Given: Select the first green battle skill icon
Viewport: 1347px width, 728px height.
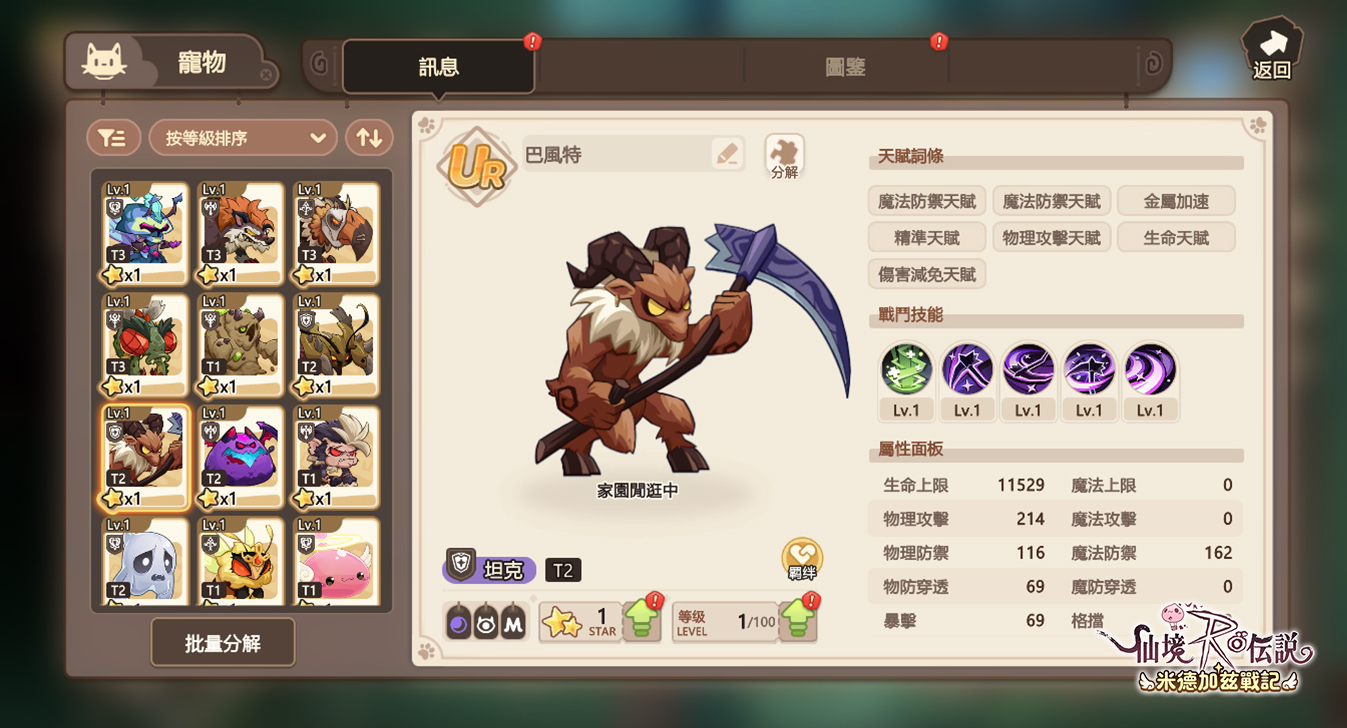Looking at the screenshot, I should 905,370.
